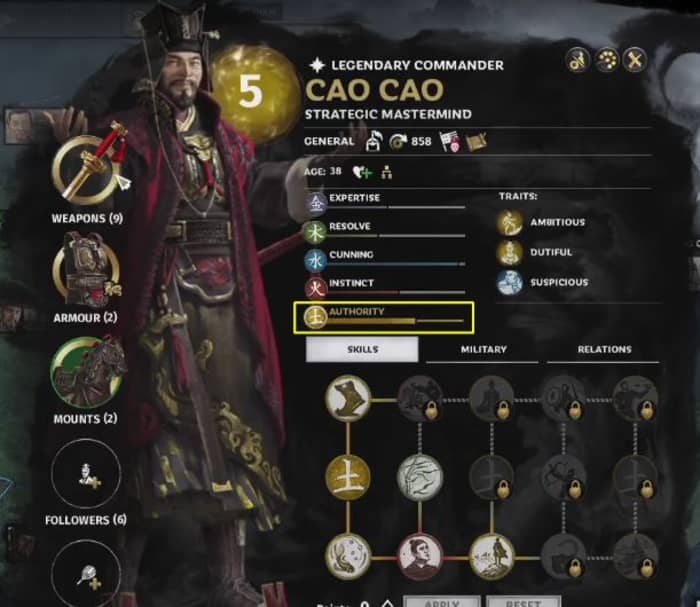Select the Skills tab
The width and height of the screenshot is (700, 607).
pyautogui.click(x=362, y=349)
